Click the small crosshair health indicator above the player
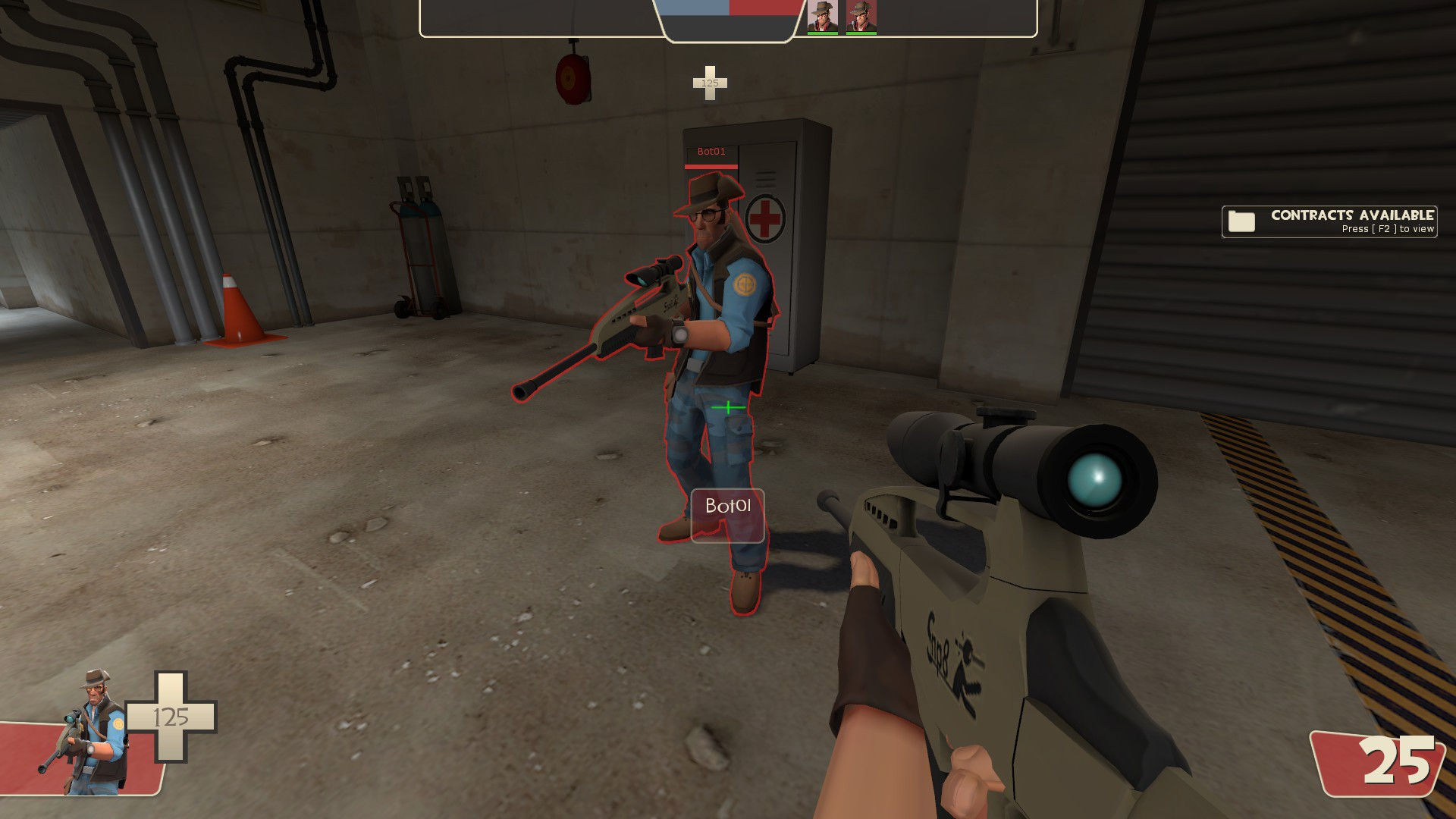Image resolution: width=1456 pixels, height=819 pixels. (710, 83)
